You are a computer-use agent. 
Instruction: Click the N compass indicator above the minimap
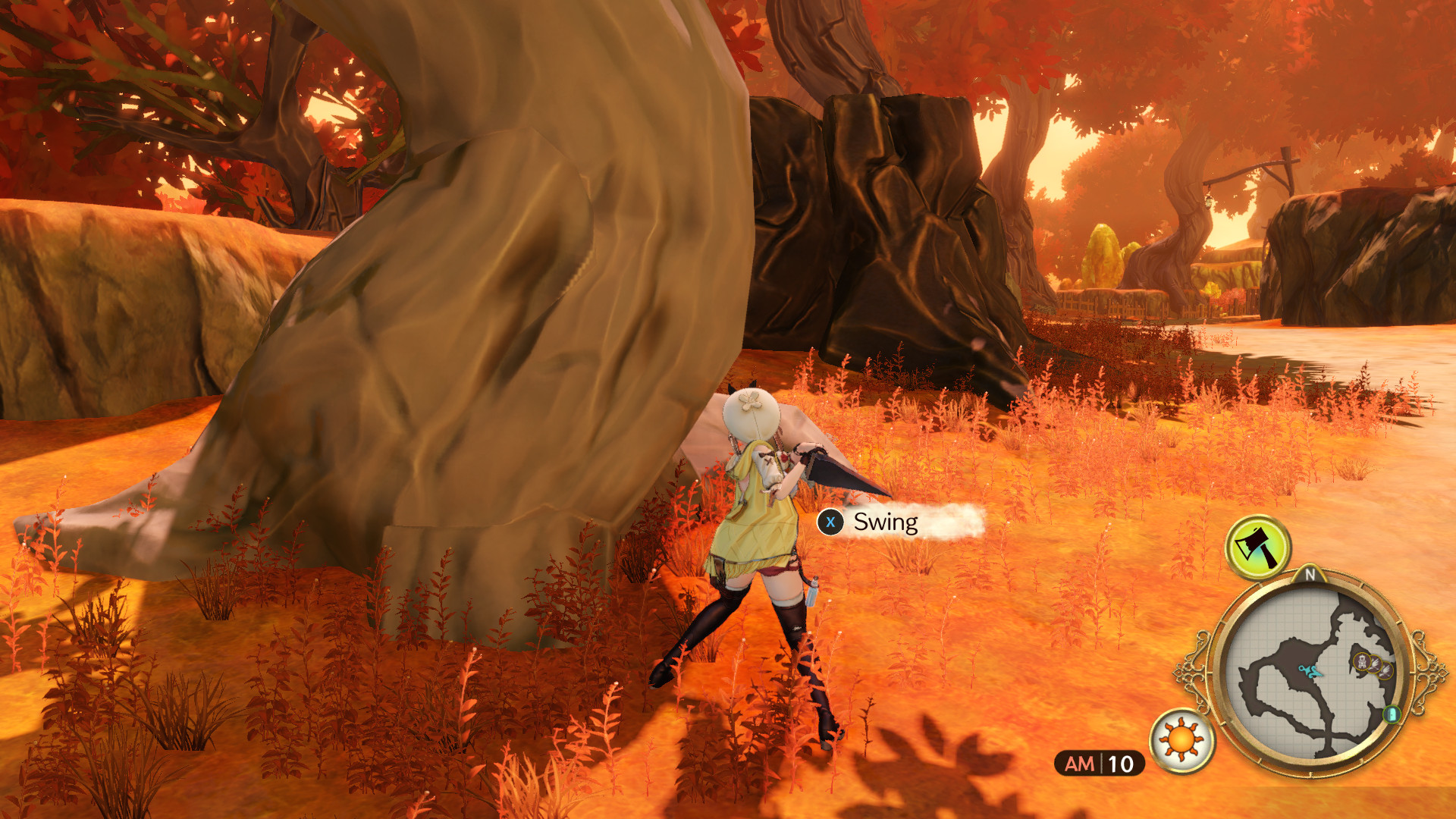coord(1310,574)
